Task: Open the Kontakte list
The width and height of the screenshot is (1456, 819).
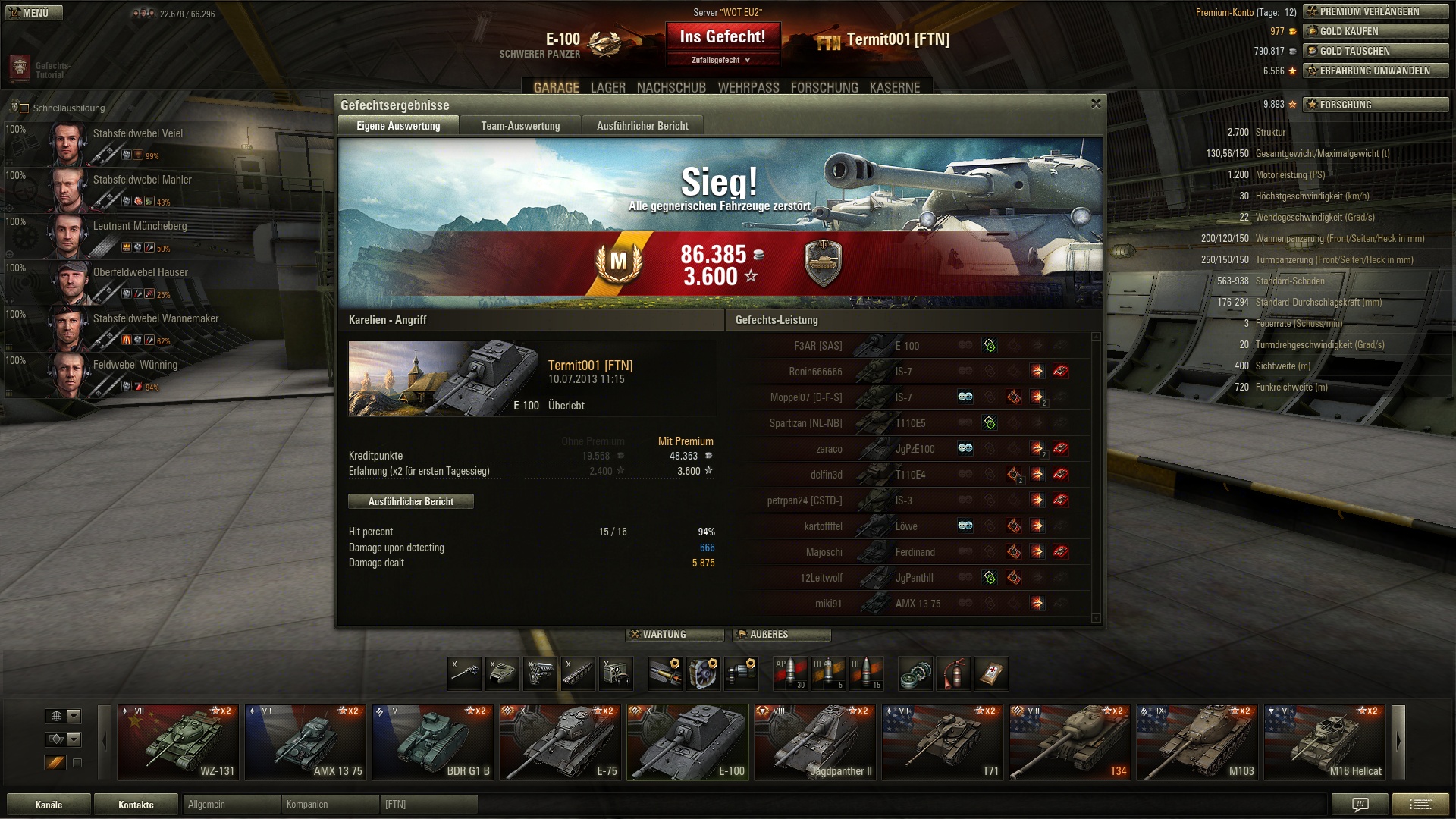Action: [136, 805]
